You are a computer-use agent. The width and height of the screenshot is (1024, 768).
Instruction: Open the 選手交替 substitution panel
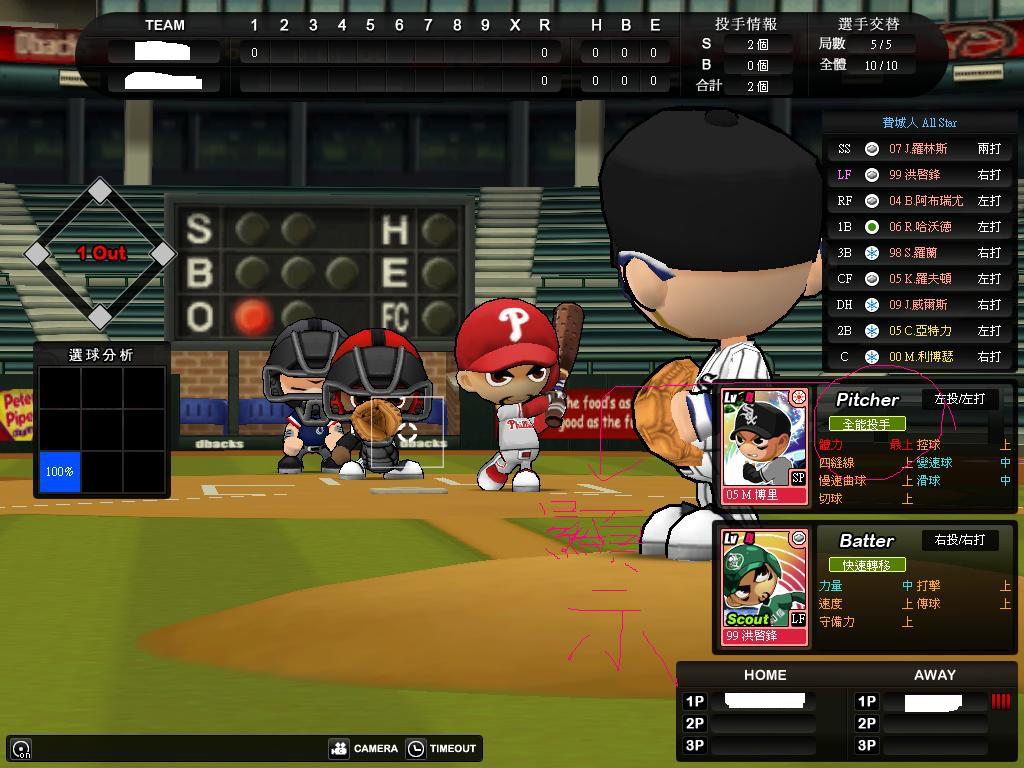tap(868, 24)
